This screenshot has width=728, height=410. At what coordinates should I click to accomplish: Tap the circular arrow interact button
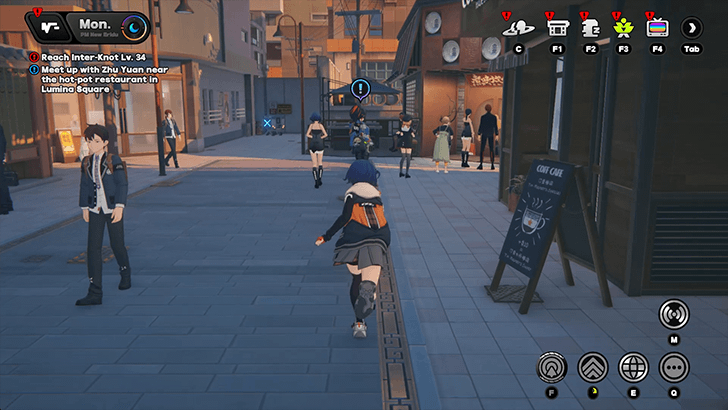[551, 367]
